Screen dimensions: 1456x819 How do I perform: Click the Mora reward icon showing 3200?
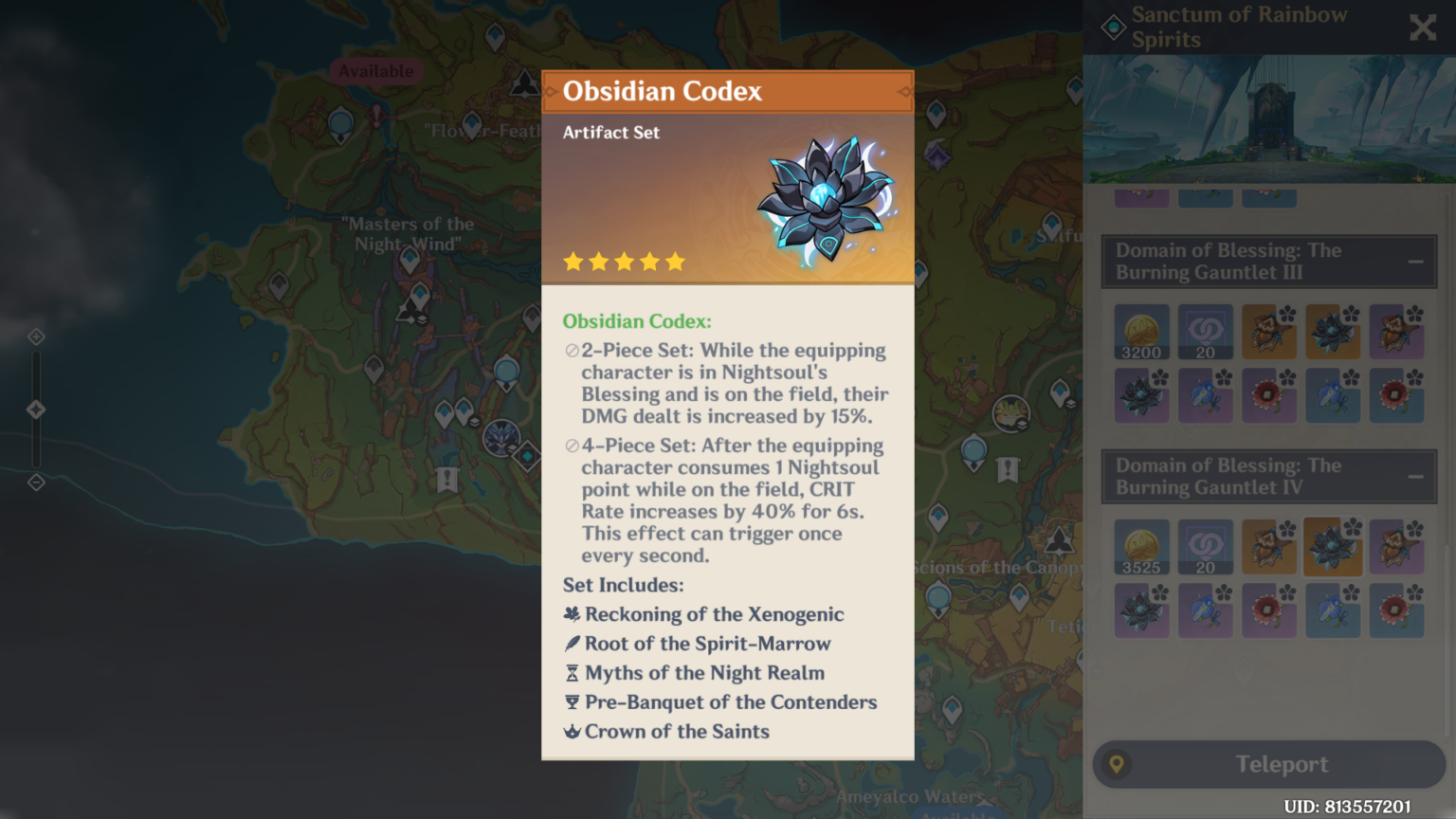tap(1141, 332)
